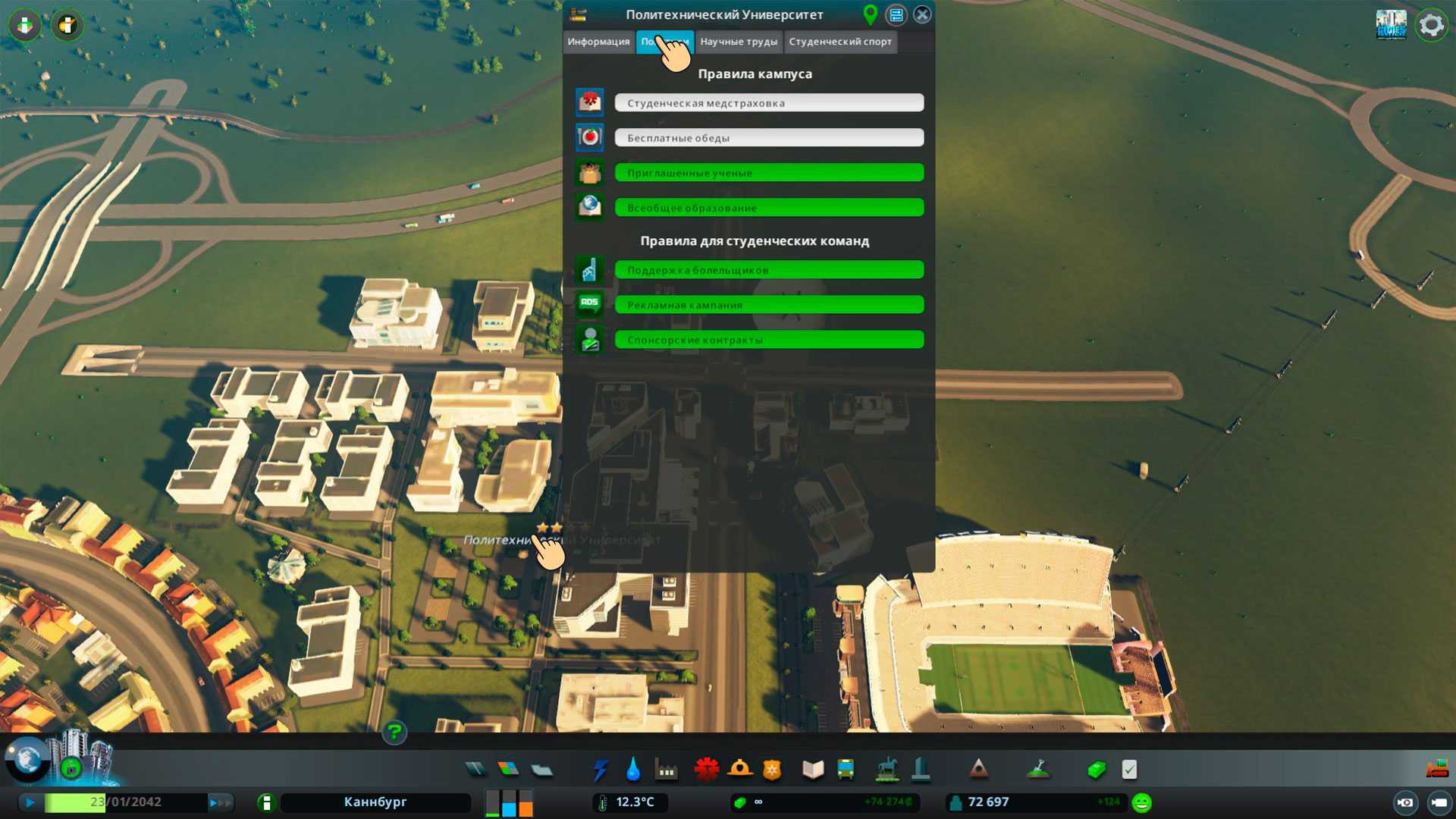Viewport: 1456px width, 819px height.
Task: Toggle the Спонсорские контракты policy
Action: (769, 340)
